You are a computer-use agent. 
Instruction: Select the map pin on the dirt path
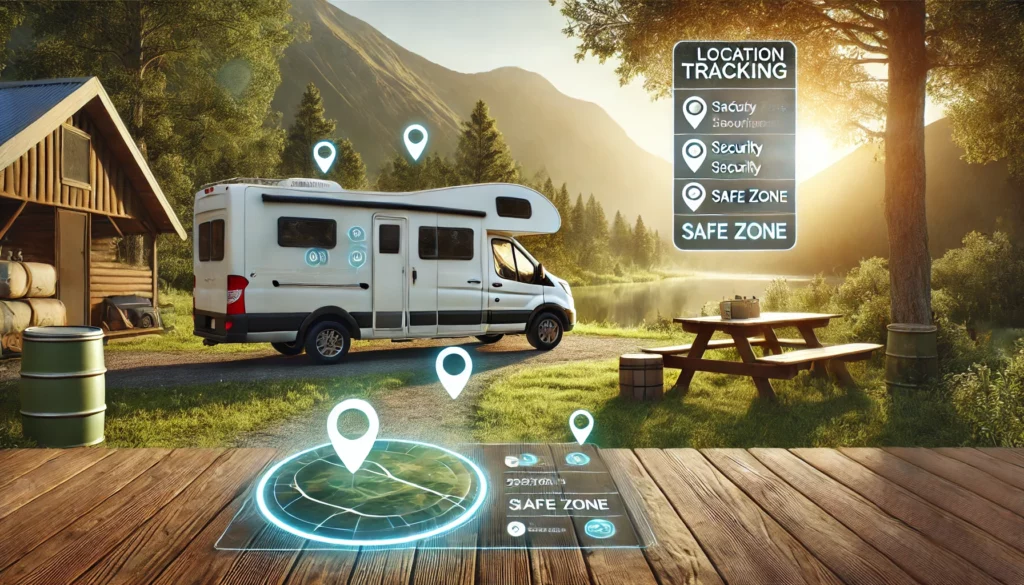(x=453, y=369)
